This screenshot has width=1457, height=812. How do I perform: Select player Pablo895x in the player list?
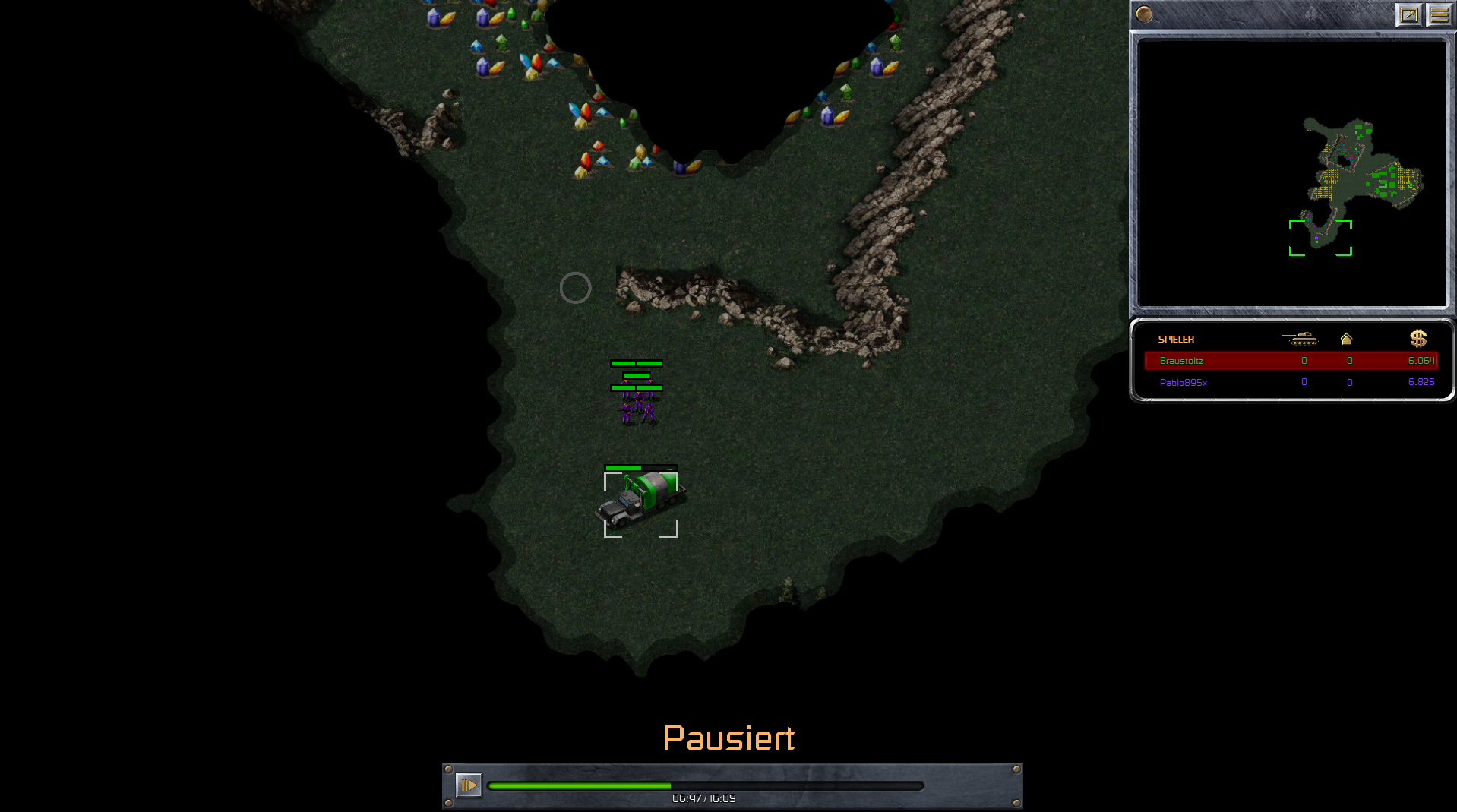point(1183,383)
